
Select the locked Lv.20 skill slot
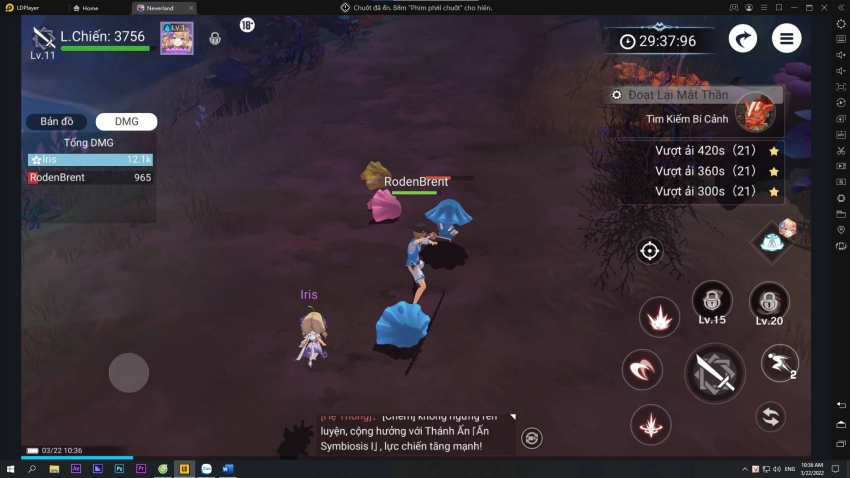click(769, 301)
